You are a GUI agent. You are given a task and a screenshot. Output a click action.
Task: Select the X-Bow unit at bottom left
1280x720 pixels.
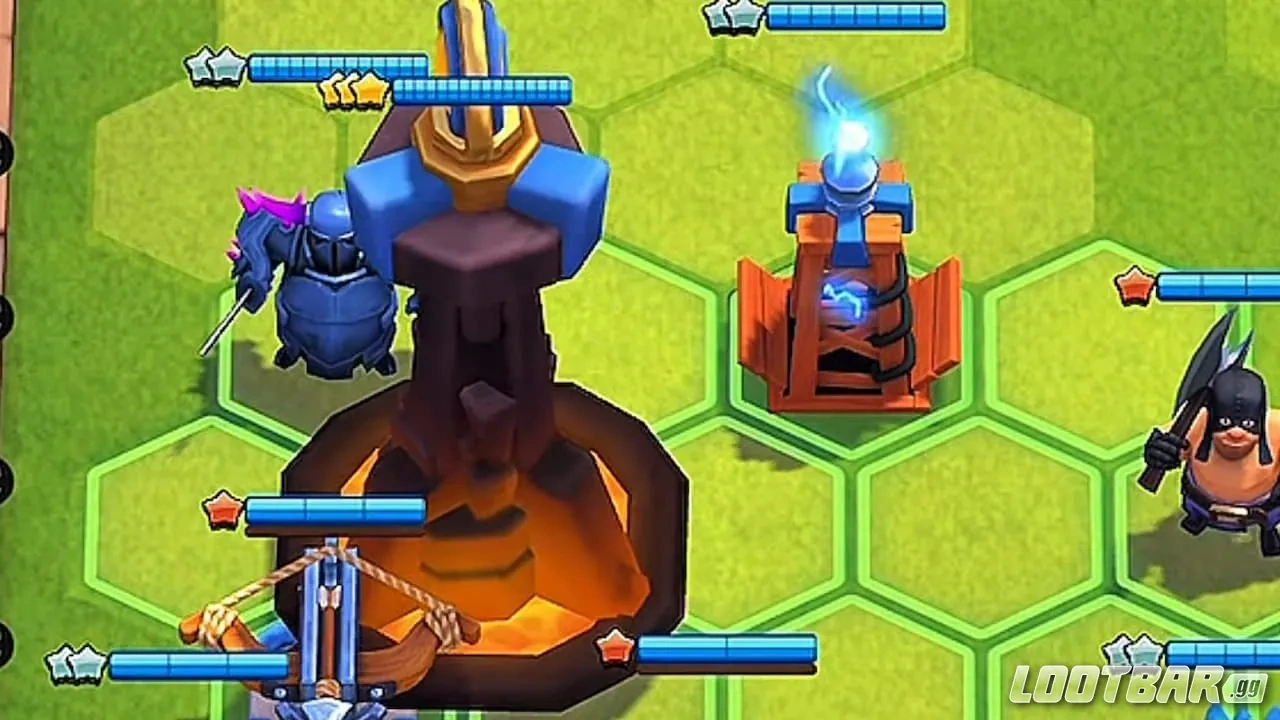pyautogui.click(x=330, y=620)
